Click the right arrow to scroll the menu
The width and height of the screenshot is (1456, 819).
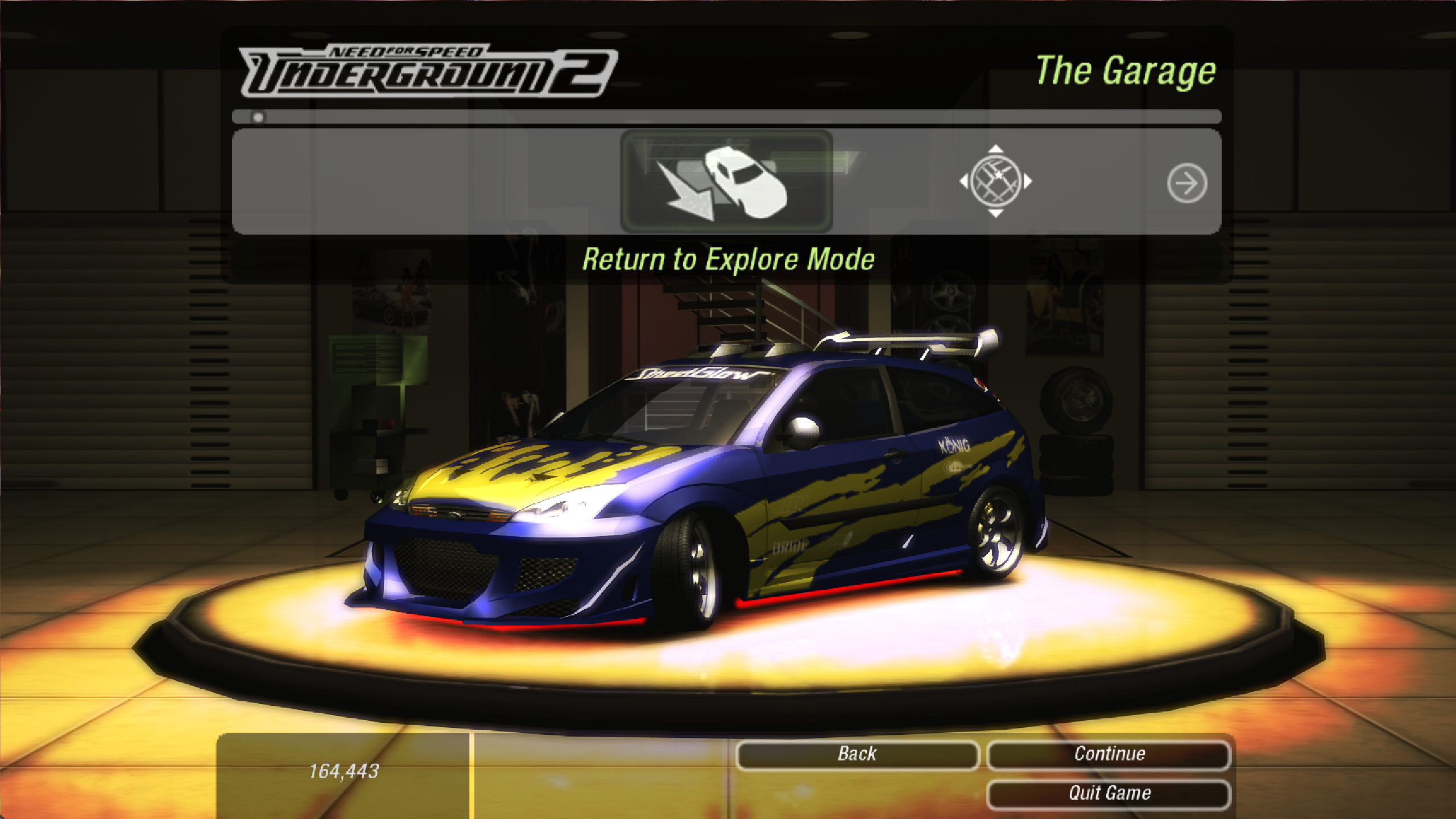click(1186, 183)
